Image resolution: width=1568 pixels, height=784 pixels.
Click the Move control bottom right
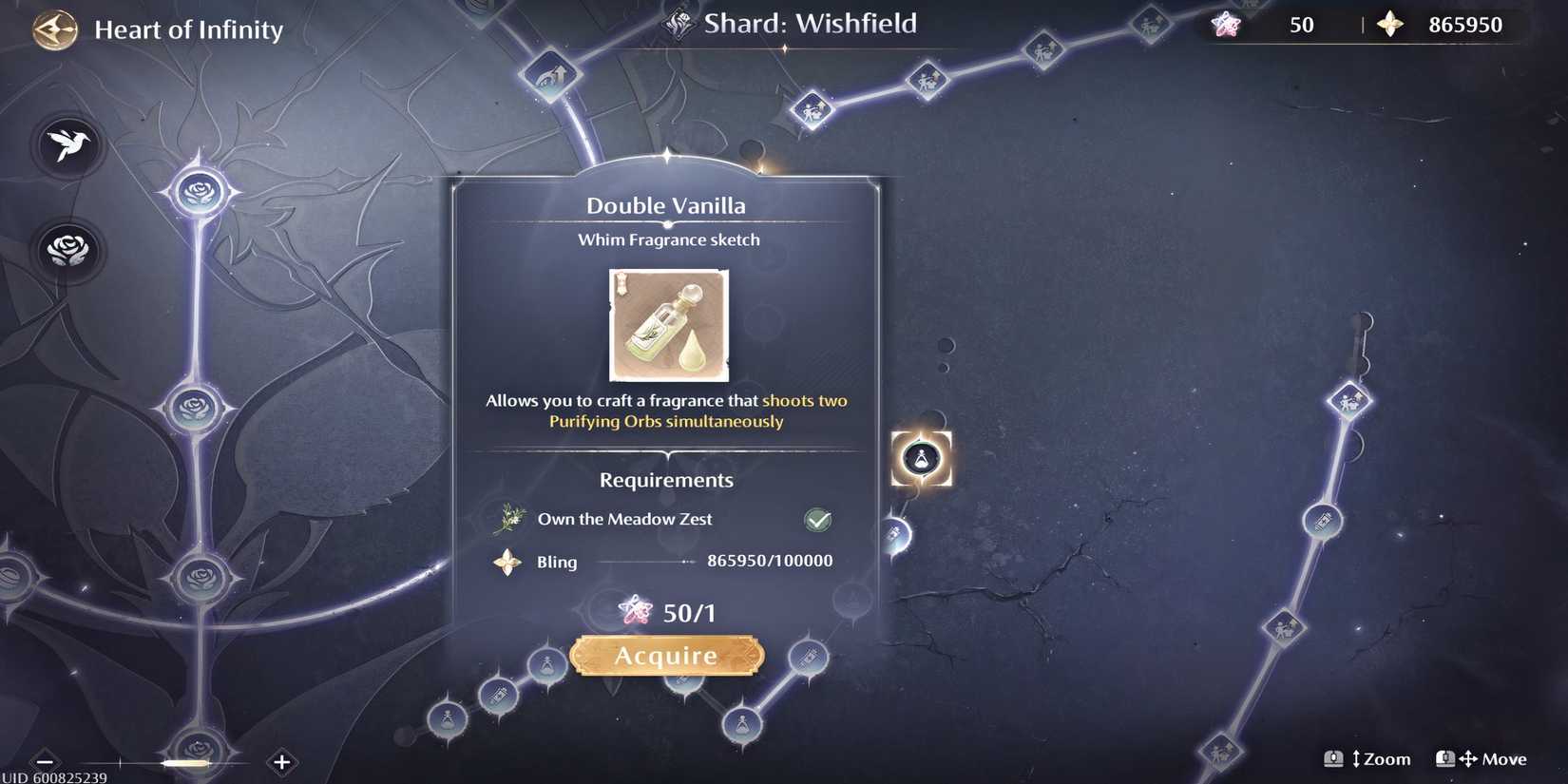point(1480,758)
